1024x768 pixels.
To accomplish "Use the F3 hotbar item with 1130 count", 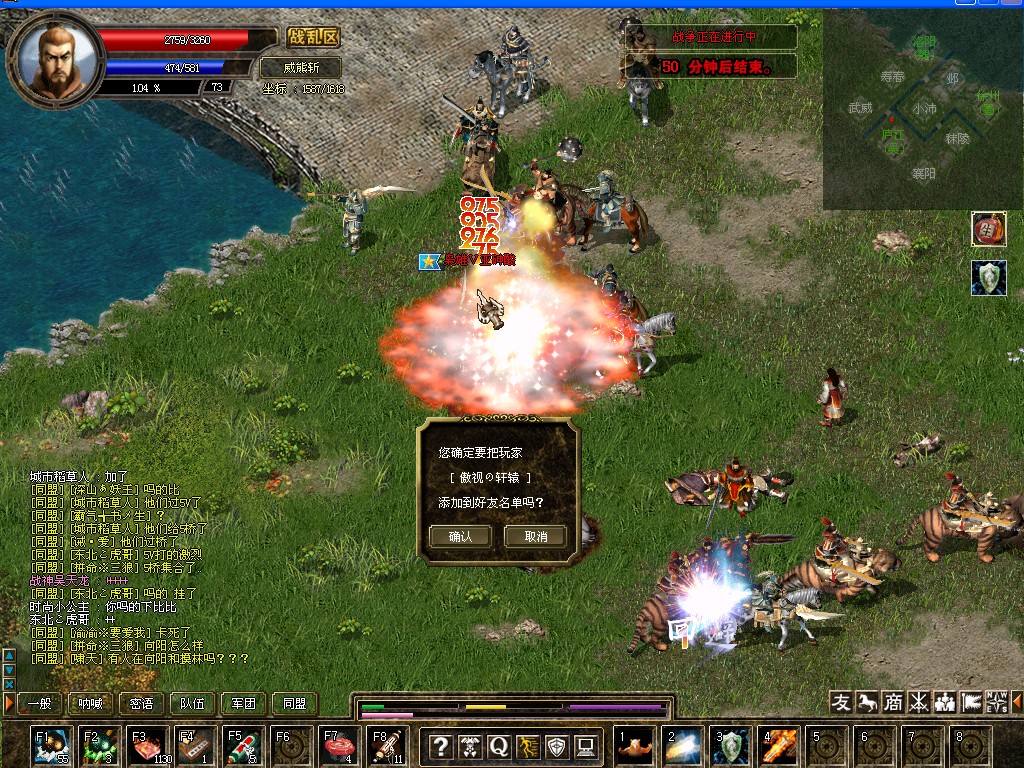I will coord(148,747).
